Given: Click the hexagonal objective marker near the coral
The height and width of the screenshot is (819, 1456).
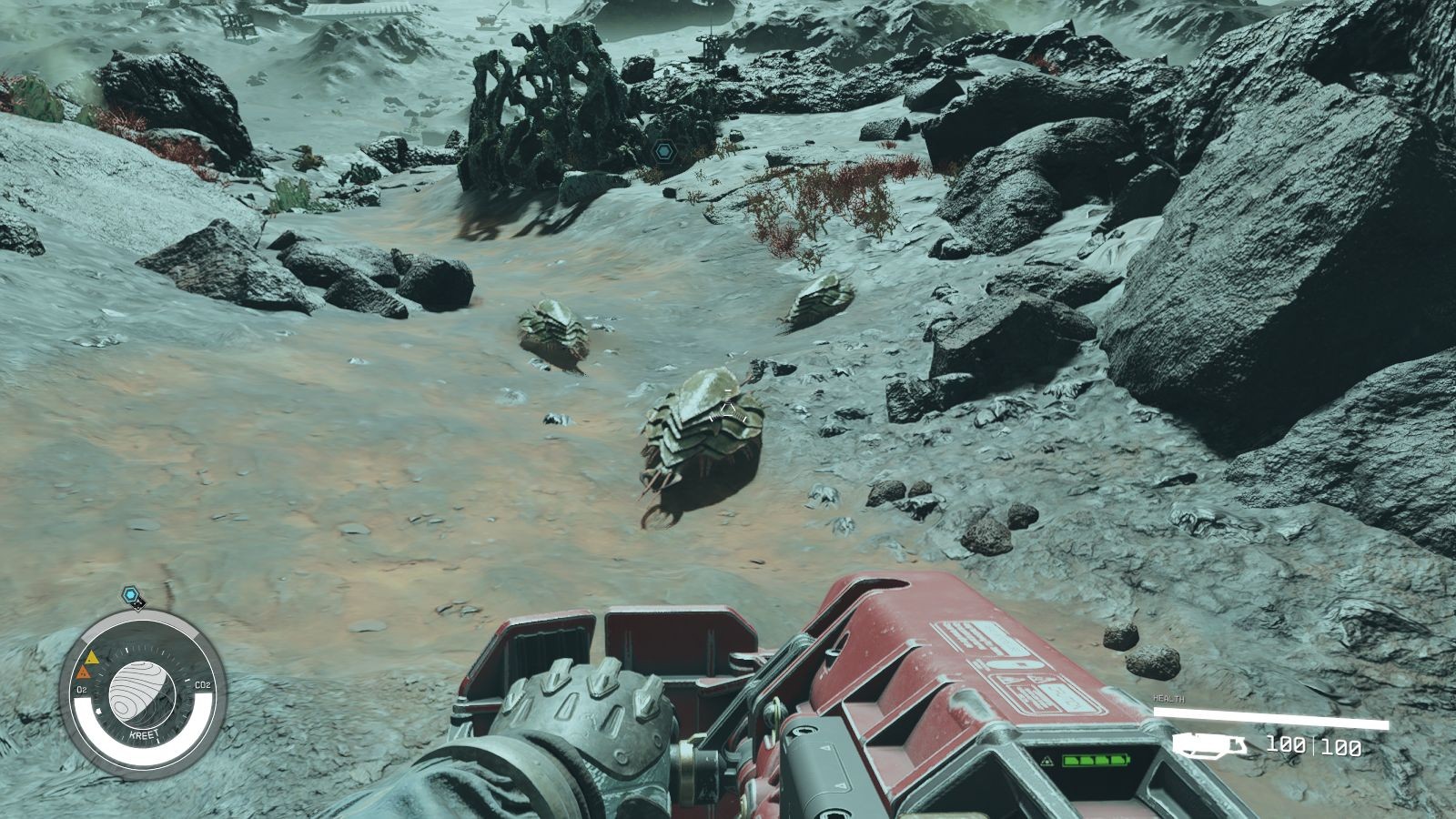Looking at the screenshot, I should click(659, 148).
